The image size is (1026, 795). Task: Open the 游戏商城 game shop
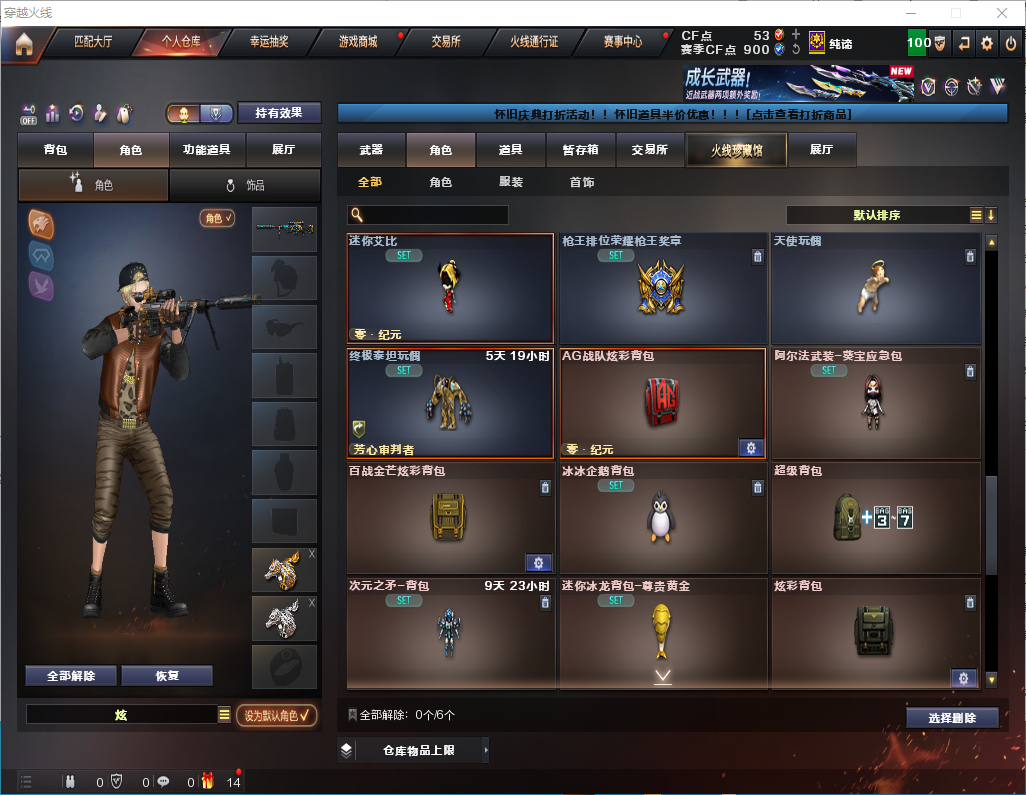358,42
